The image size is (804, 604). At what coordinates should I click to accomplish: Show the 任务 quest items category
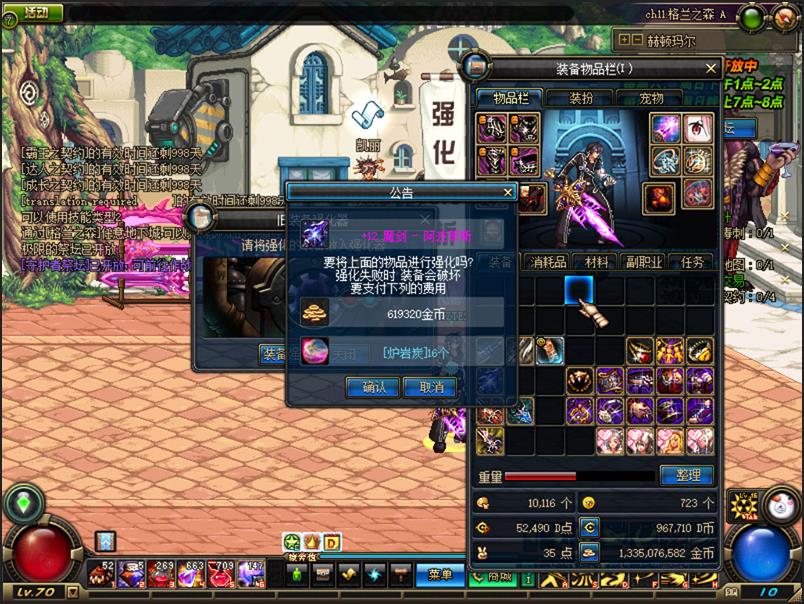coord(692,262)
